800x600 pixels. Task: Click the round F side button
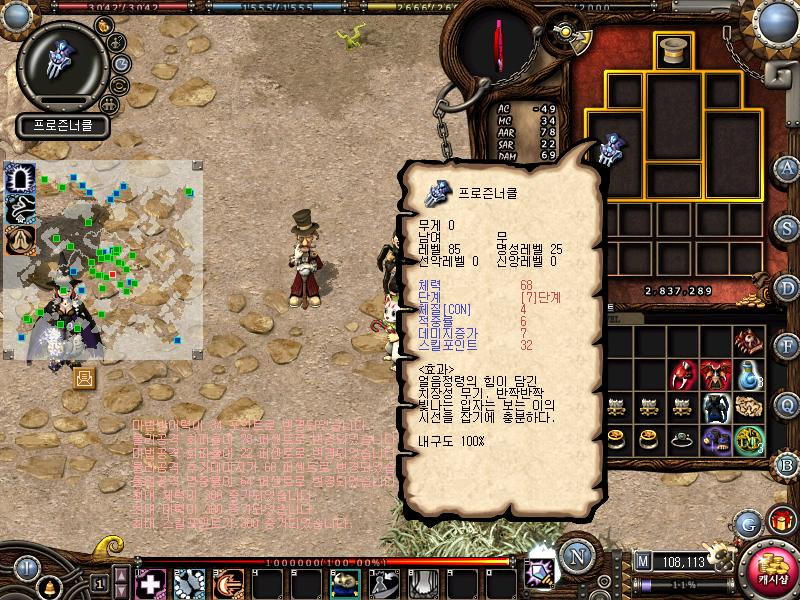[x=787, y=345]
